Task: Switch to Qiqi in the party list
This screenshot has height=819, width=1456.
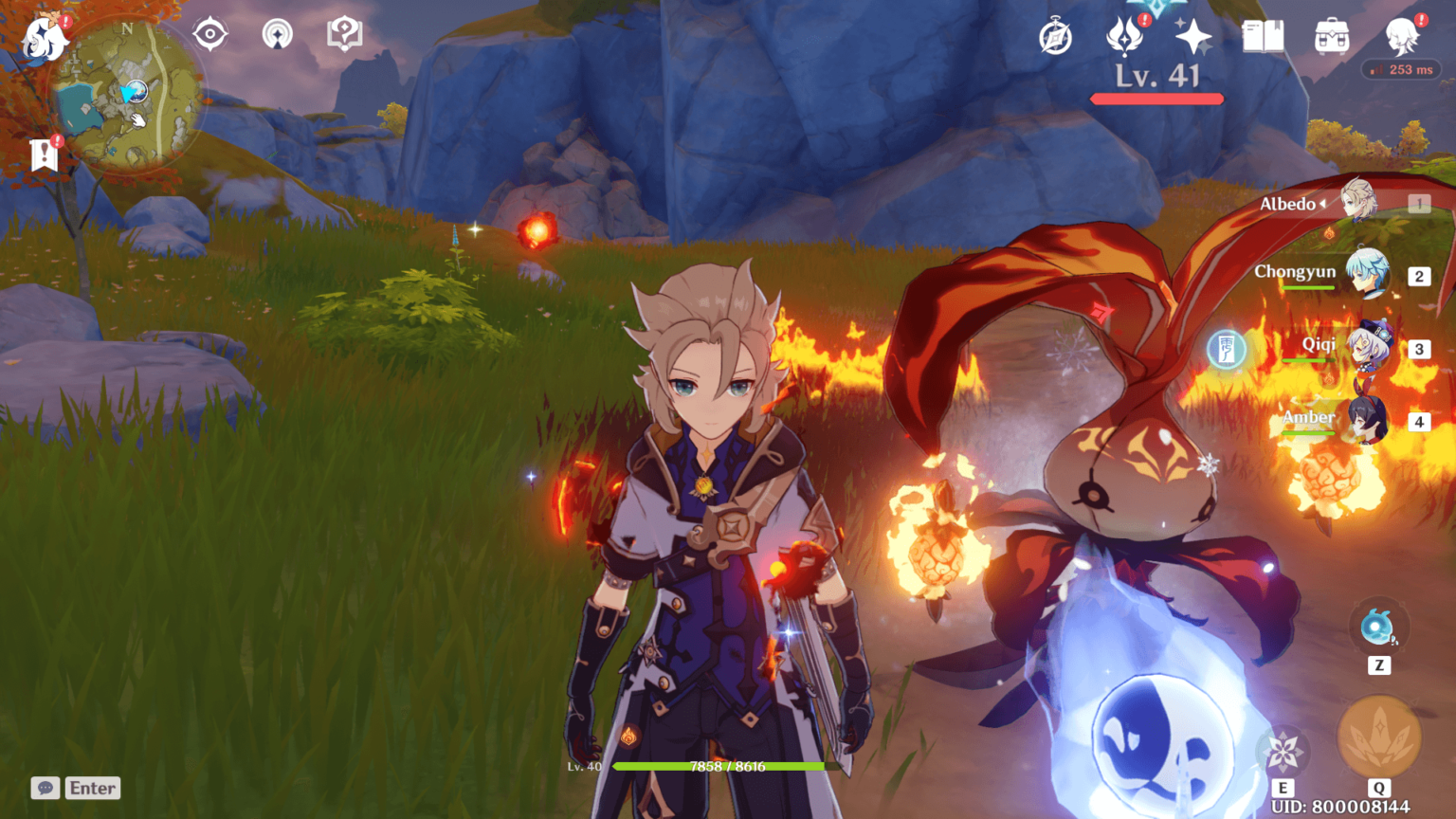Action: [1365, 347]
